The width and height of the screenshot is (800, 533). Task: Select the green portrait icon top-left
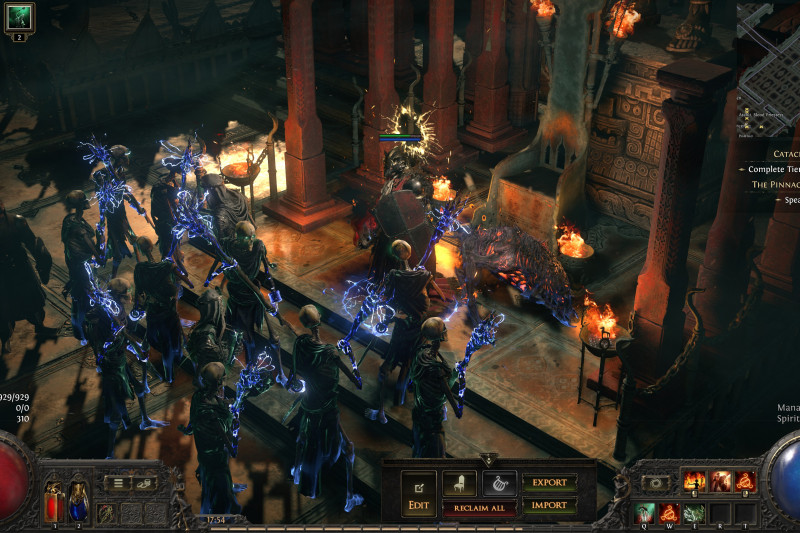19,16
